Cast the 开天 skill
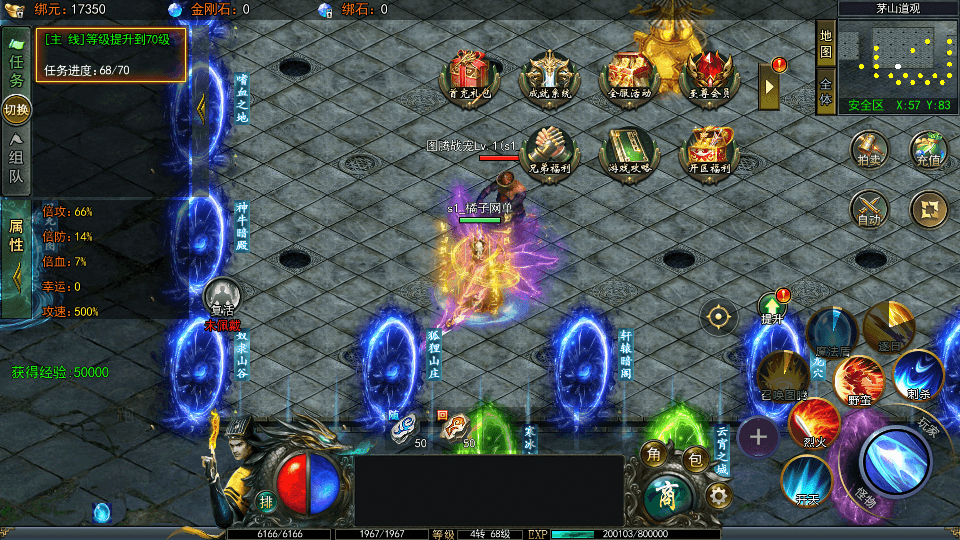This screenshot has width=960, height=540. click(806, 480)
